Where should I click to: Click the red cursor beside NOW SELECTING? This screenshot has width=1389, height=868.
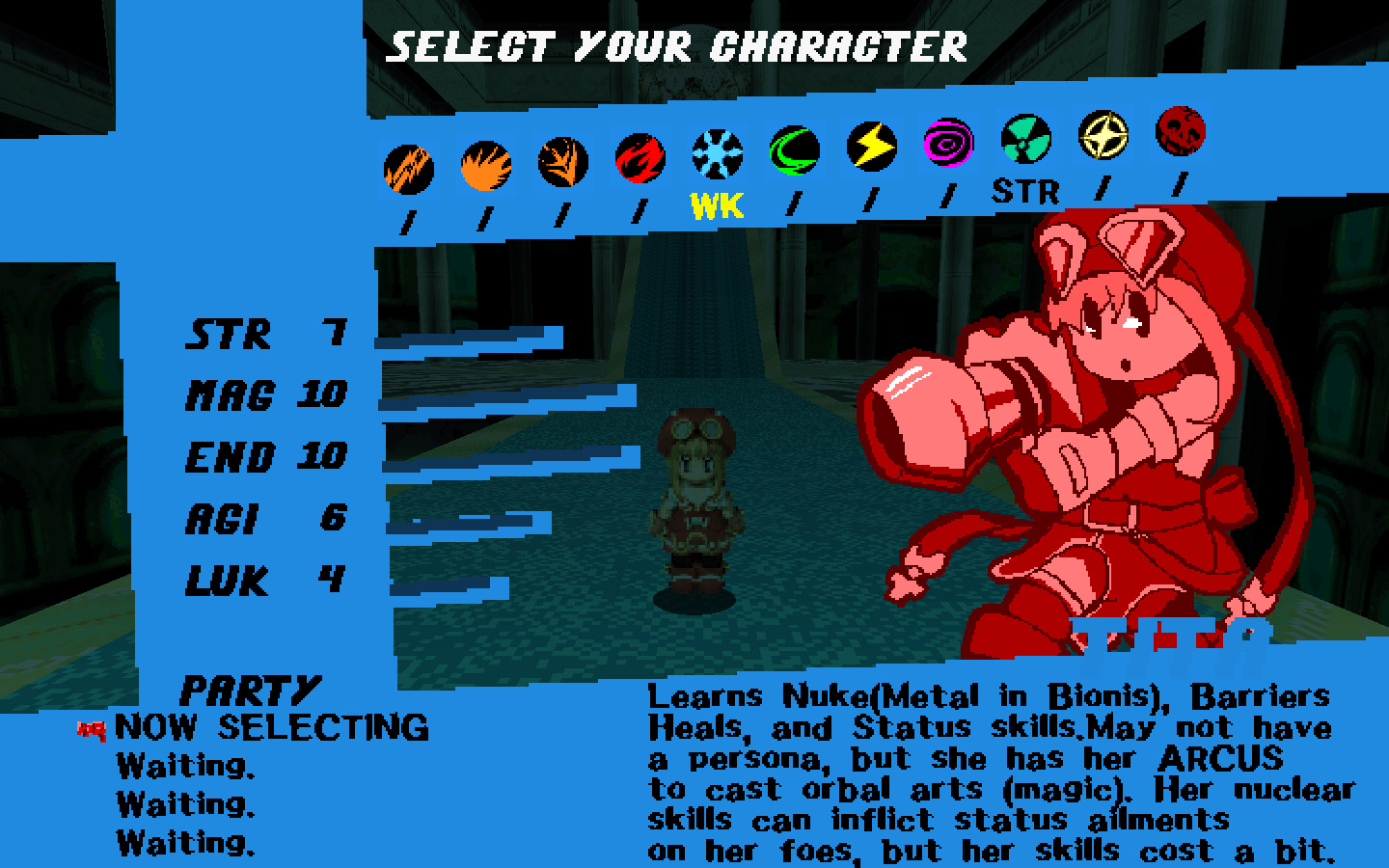coord(90,730)
